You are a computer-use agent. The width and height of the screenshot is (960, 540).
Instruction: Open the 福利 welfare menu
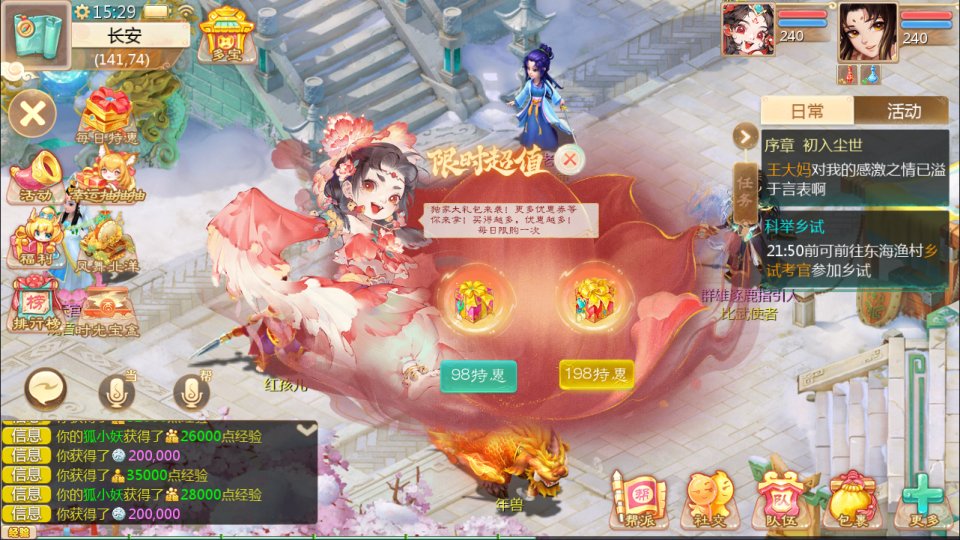pyautogui.click(x=34, y=242)
